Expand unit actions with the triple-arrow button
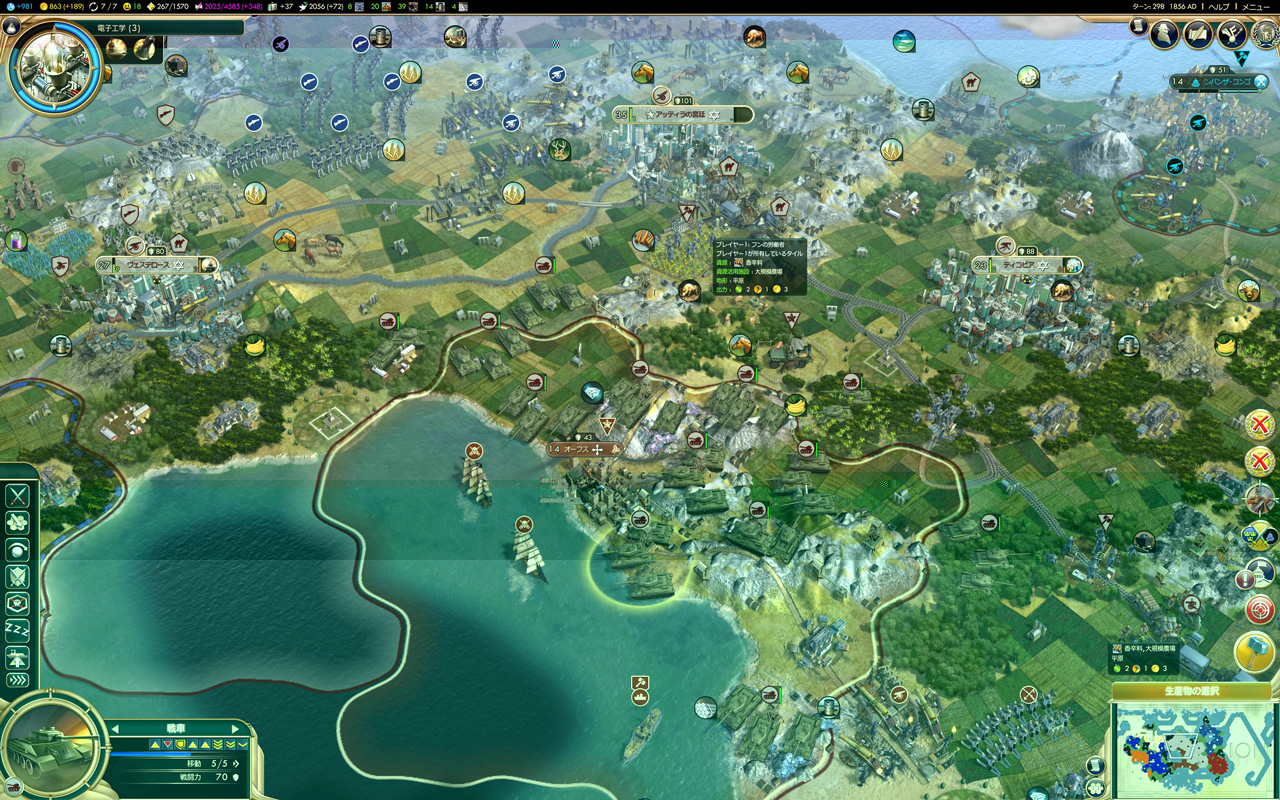Image resolution: width=1280 pixels, height=800 pixels. click(x=18, y=681)
